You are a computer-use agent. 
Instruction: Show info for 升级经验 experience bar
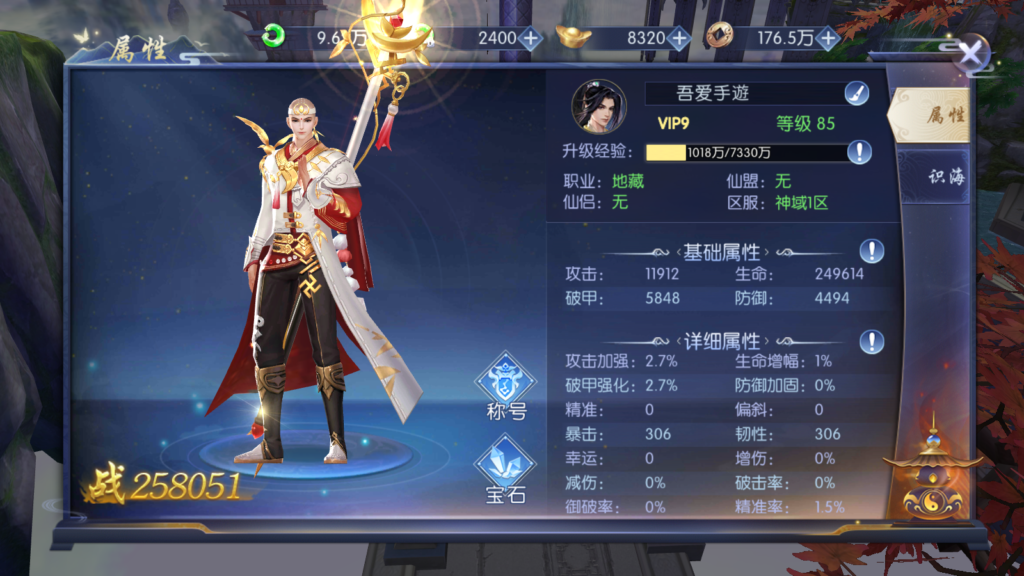859,152
